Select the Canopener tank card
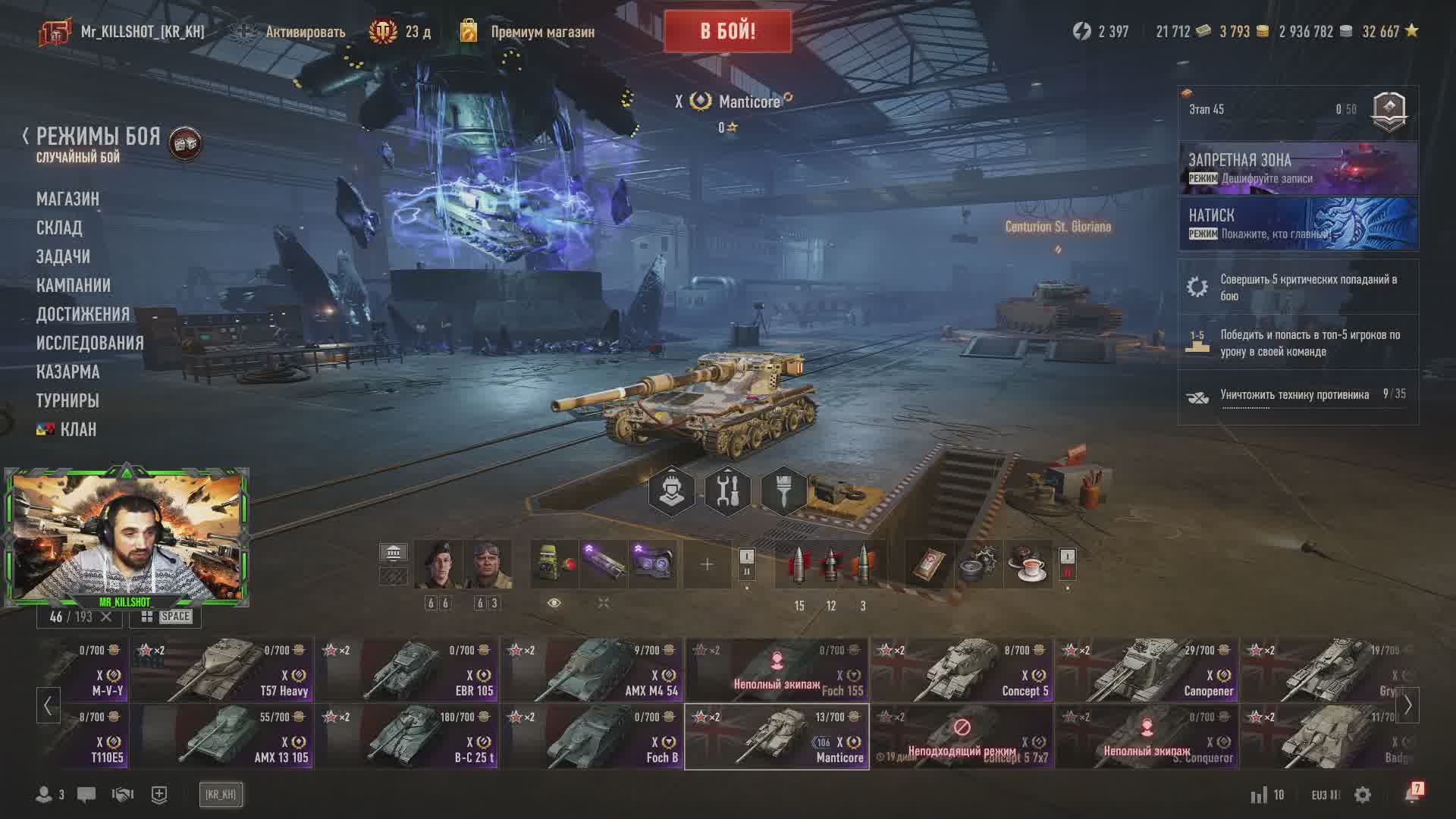This screenshot has height=819, width=1456. (x=1147, y=670)
